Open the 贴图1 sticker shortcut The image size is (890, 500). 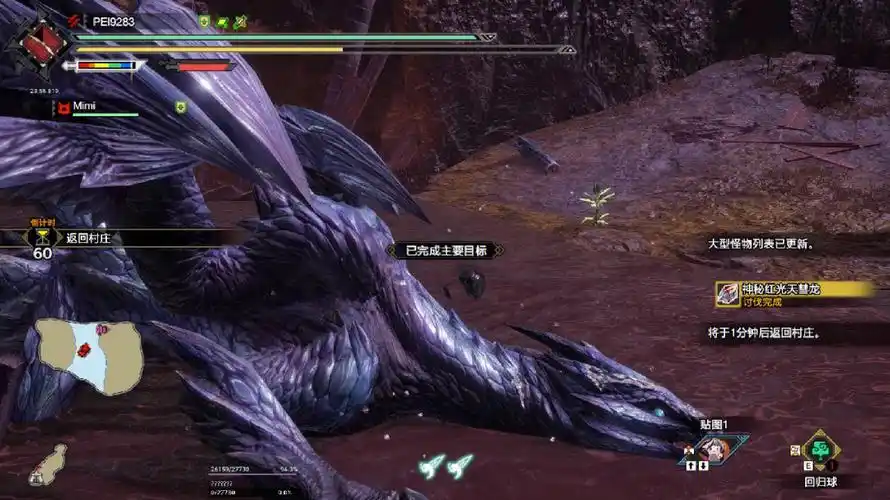coord(714,447)
